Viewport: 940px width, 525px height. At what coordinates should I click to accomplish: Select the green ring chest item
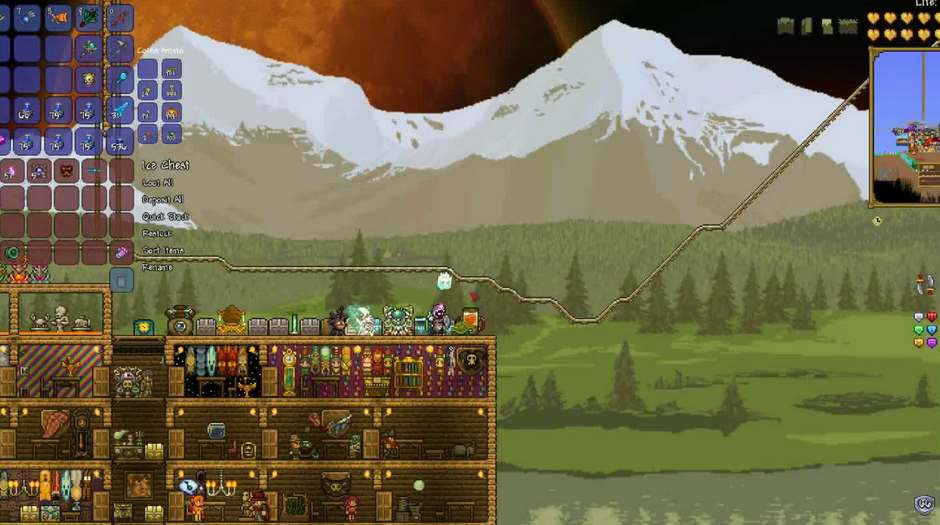[12, 253]
